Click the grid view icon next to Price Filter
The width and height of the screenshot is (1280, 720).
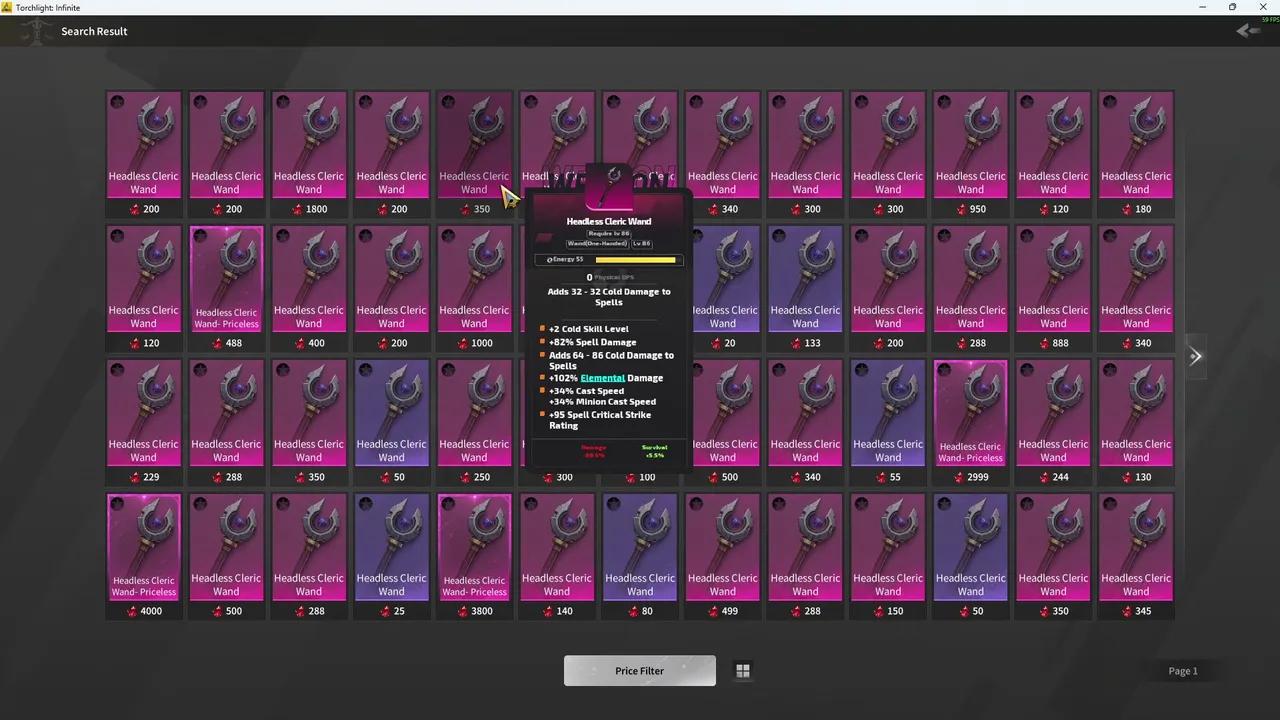click(x=742, y=670)
